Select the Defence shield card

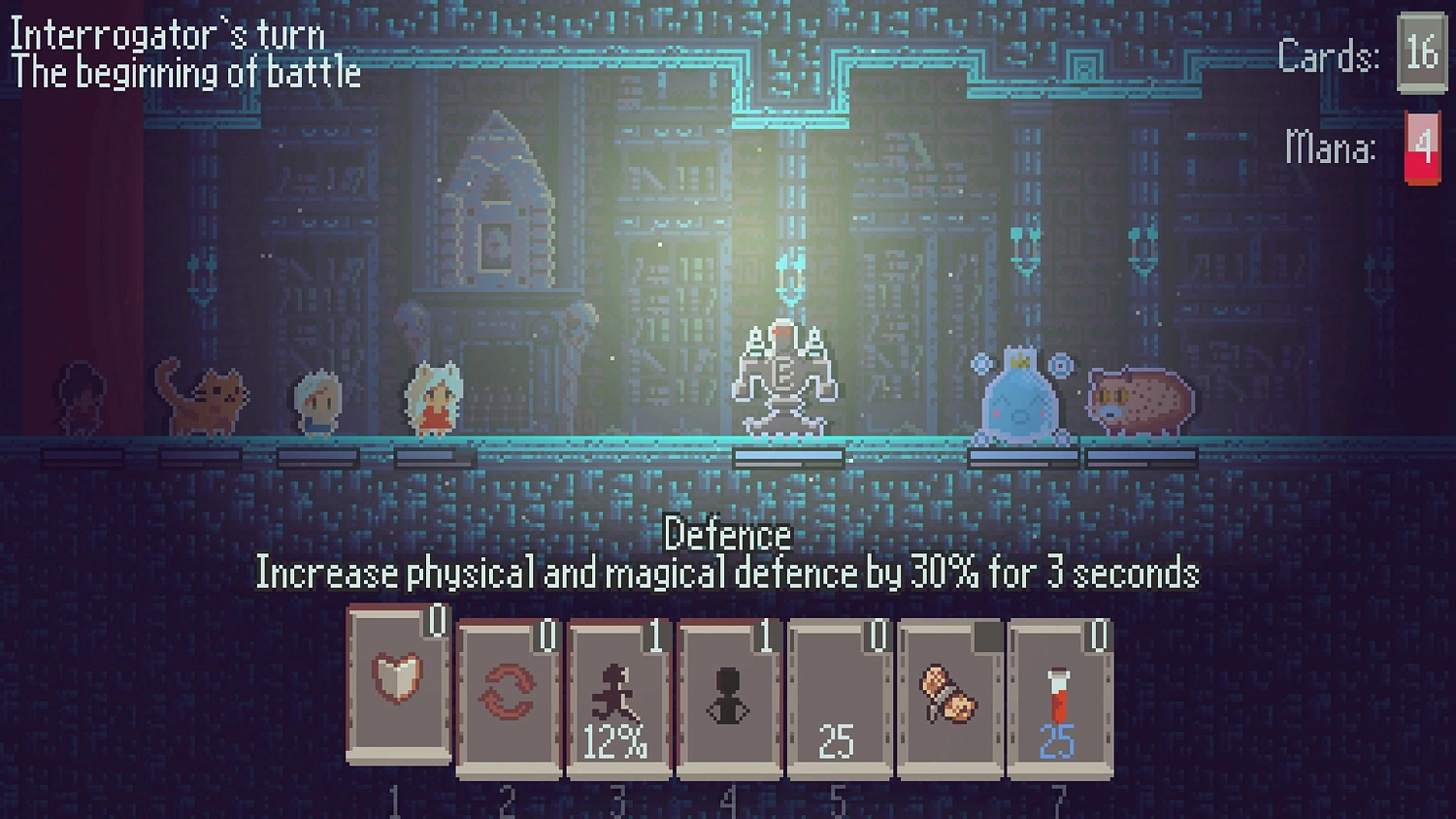click(398, 693)
